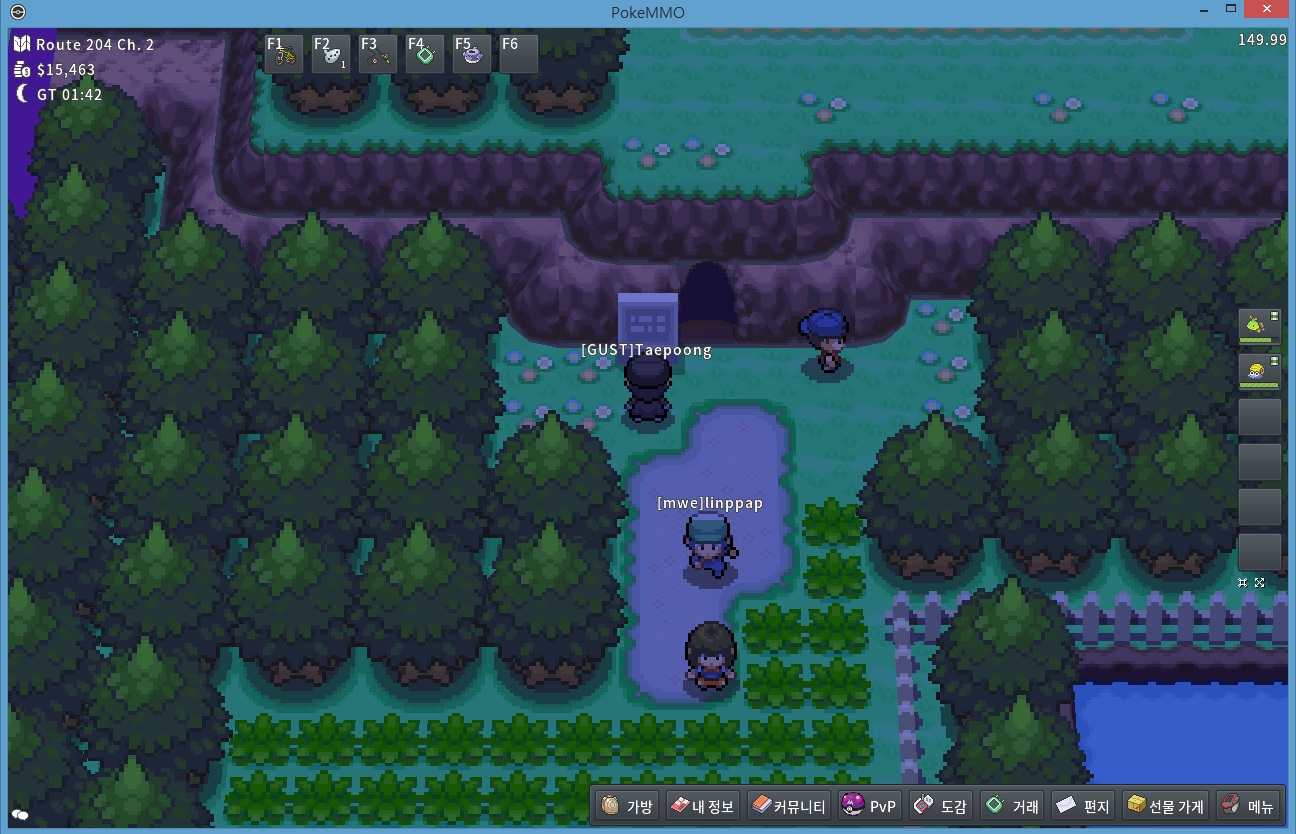The height and width of the screenshot is (834, 1296).
Task: Open My Info (내 정보)
Action: [x=702, y=806]
